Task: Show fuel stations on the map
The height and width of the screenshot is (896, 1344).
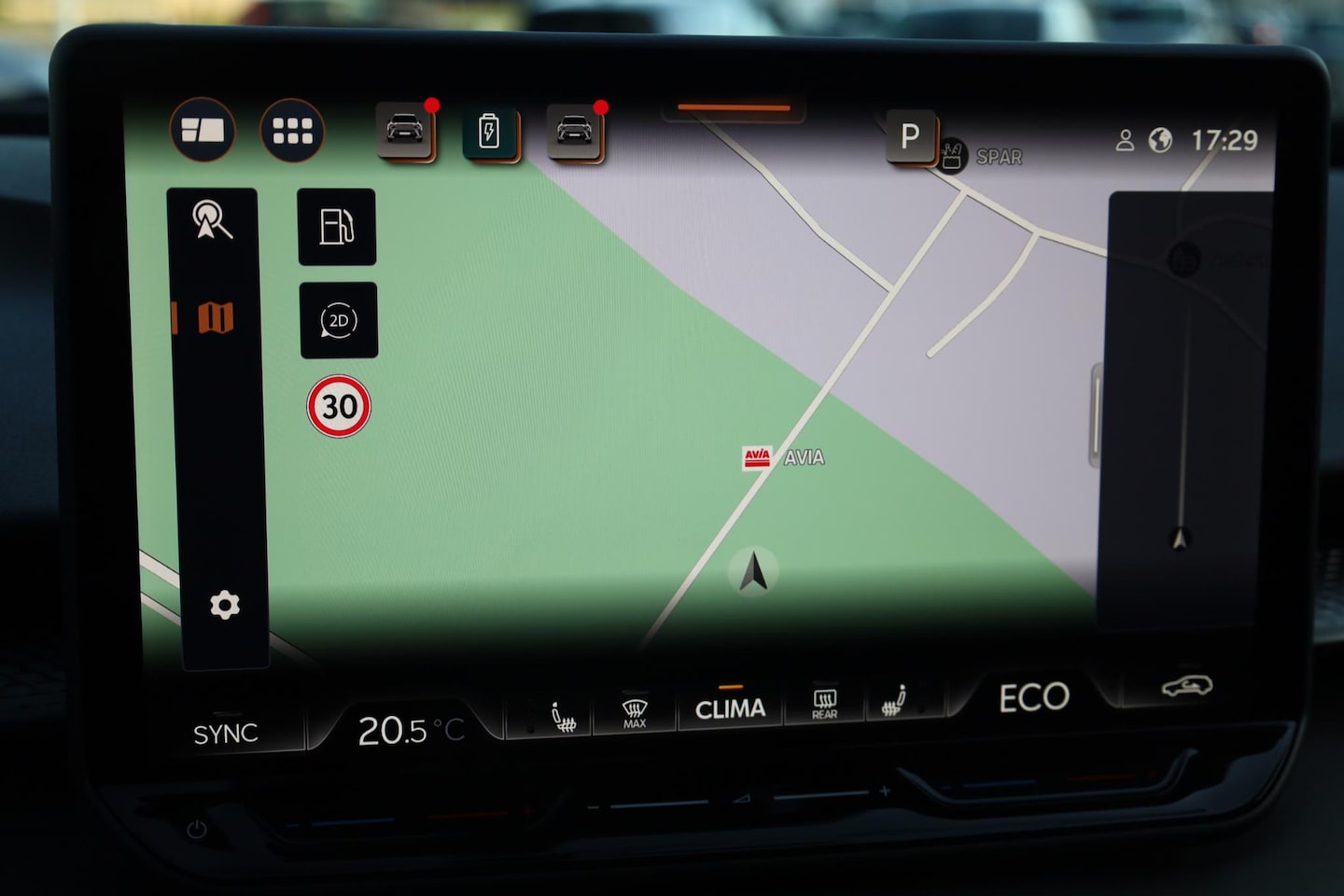Action: [337, 227]
